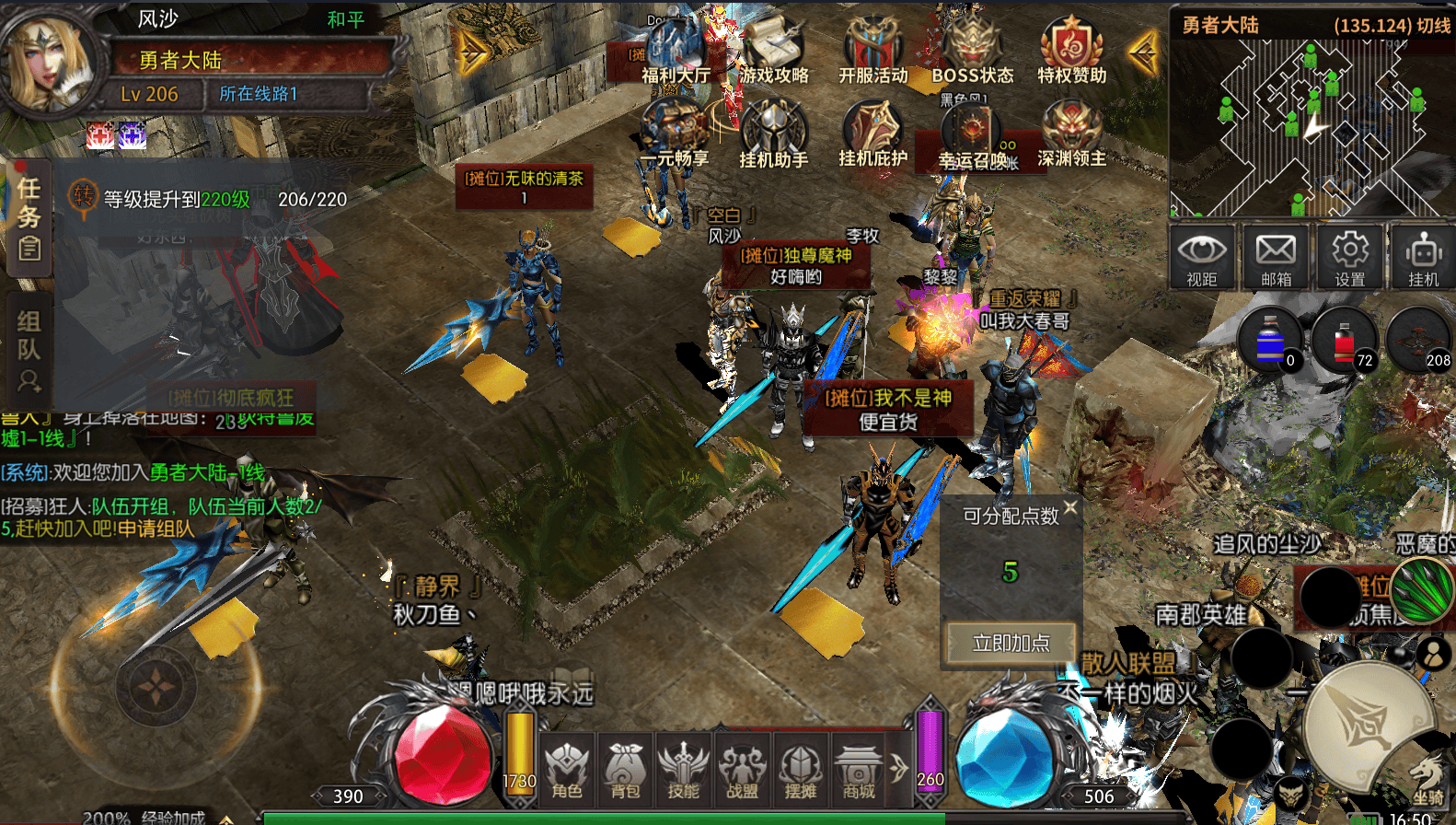Open the 商城 shop

coord(859,768)
